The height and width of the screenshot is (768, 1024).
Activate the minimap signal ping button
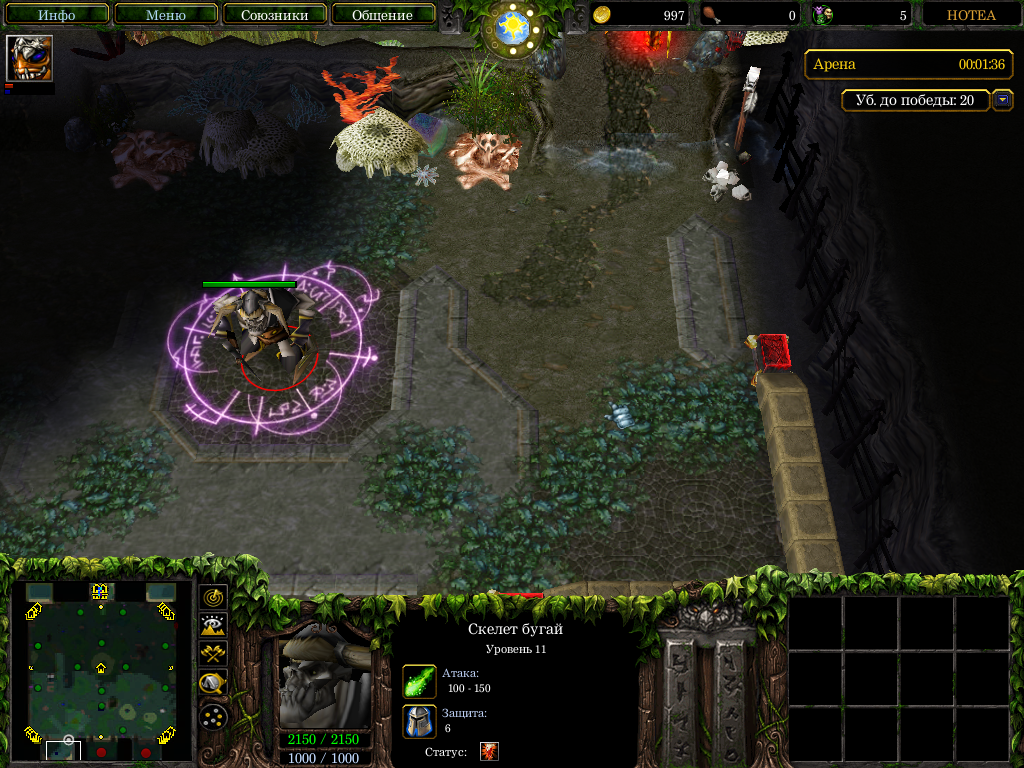point(213,597)
